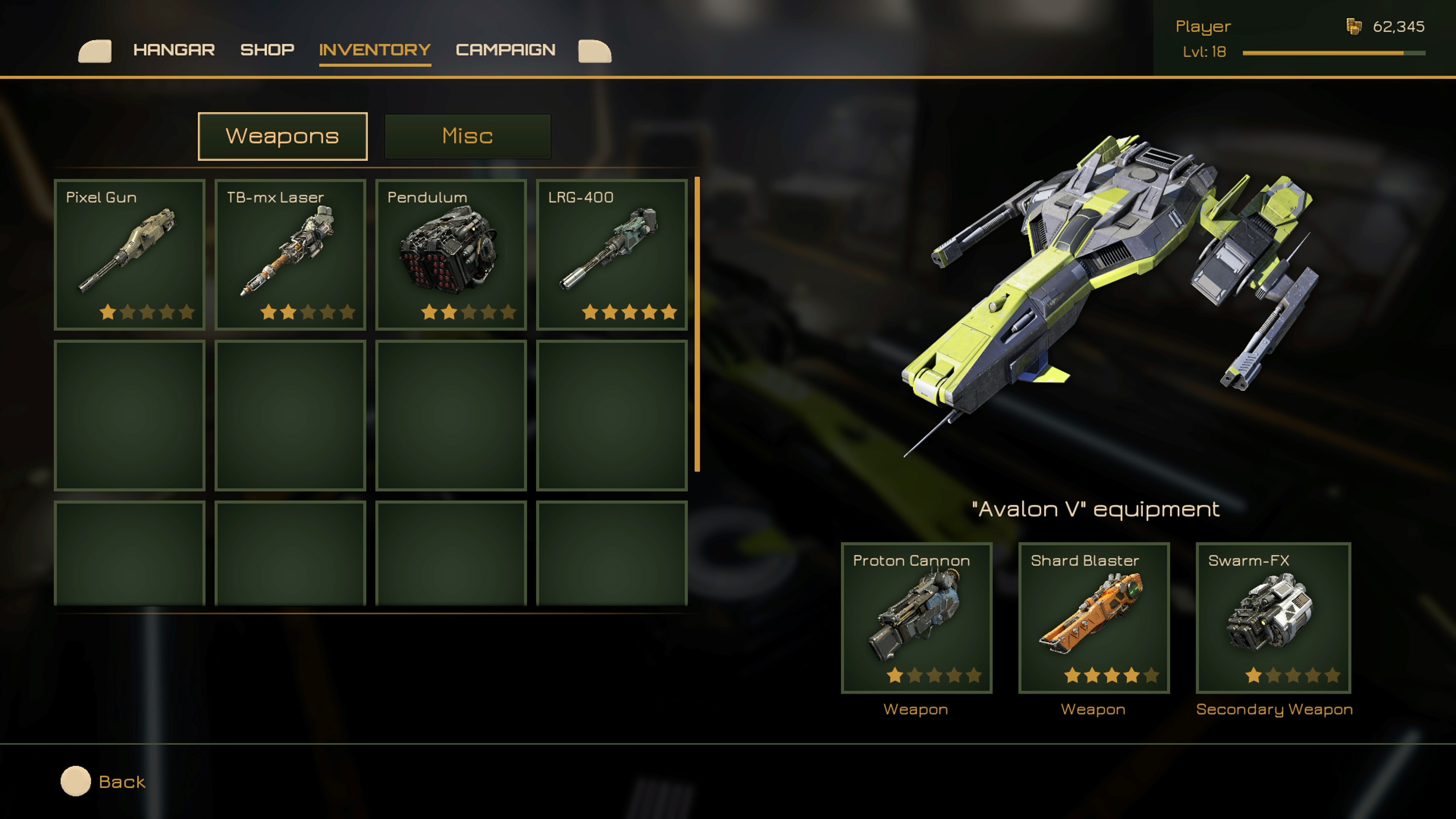Viewport: 1456px width, 819px height.
Task: Pick the Pendulum inventory item
Action: [x=451, y=254]
